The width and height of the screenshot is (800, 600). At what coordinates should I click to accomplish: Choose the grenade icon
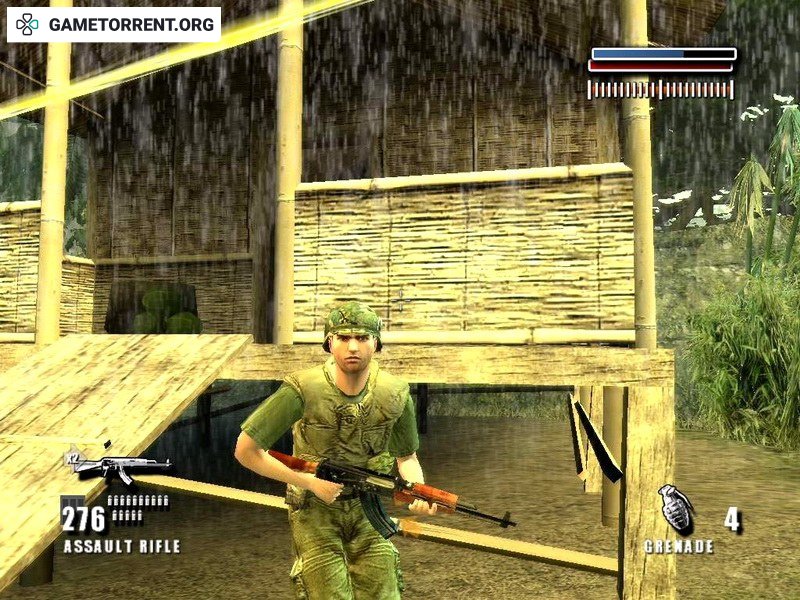click(677, 507)
